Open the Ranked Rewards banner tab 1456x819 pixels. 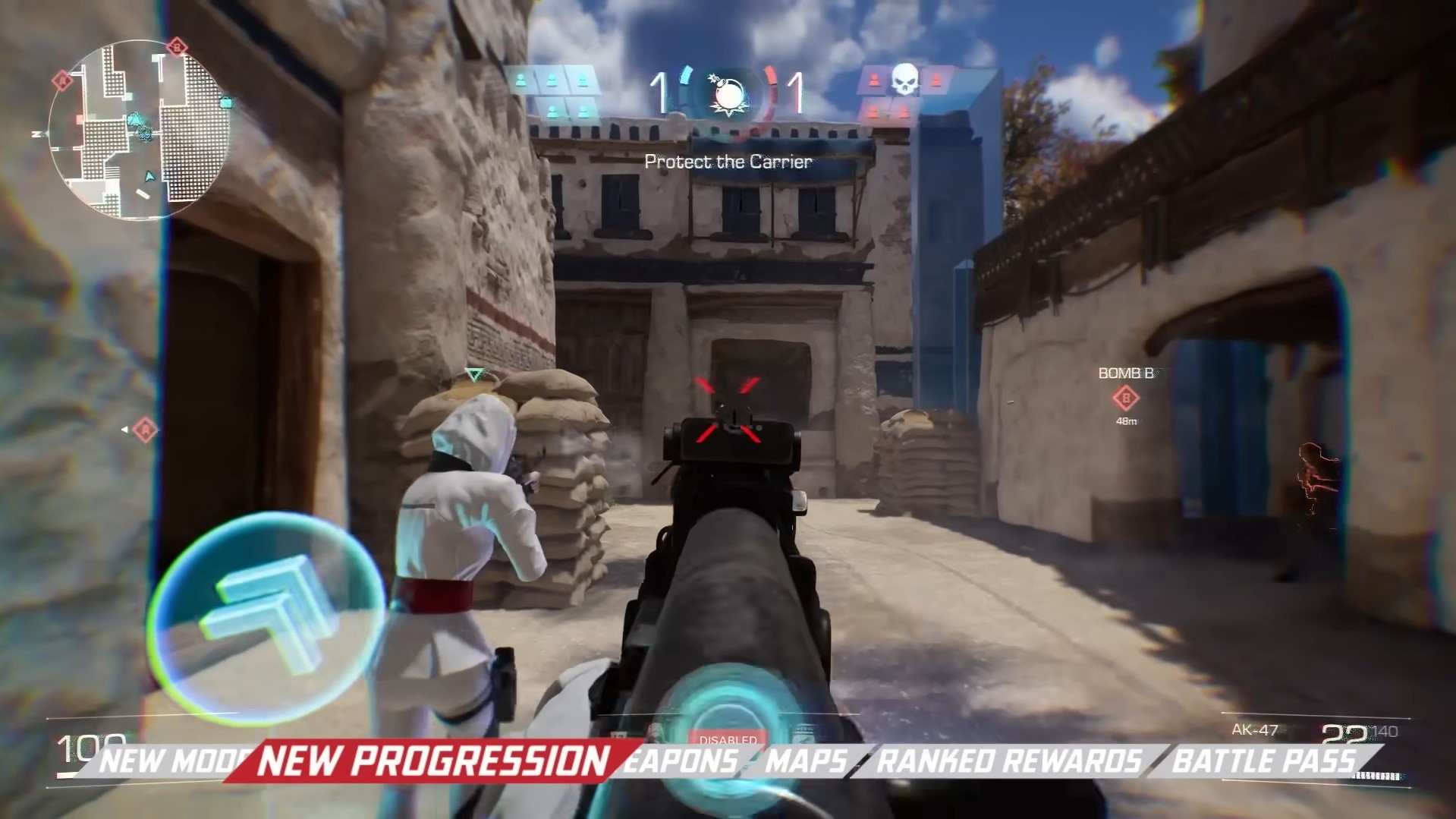pos(1008,761)
